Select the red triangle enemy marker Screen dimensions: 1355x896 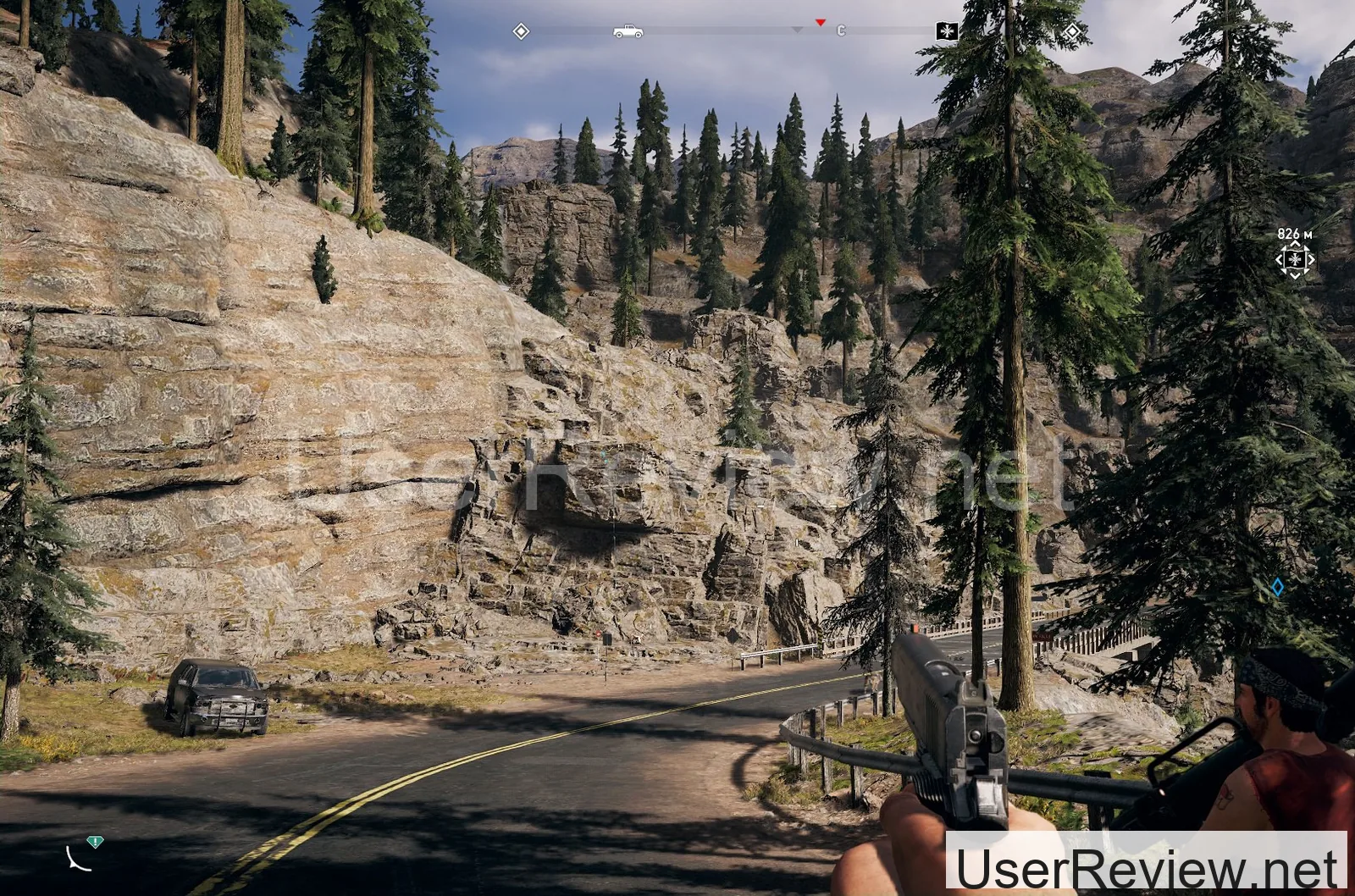(x=820, y=22)
